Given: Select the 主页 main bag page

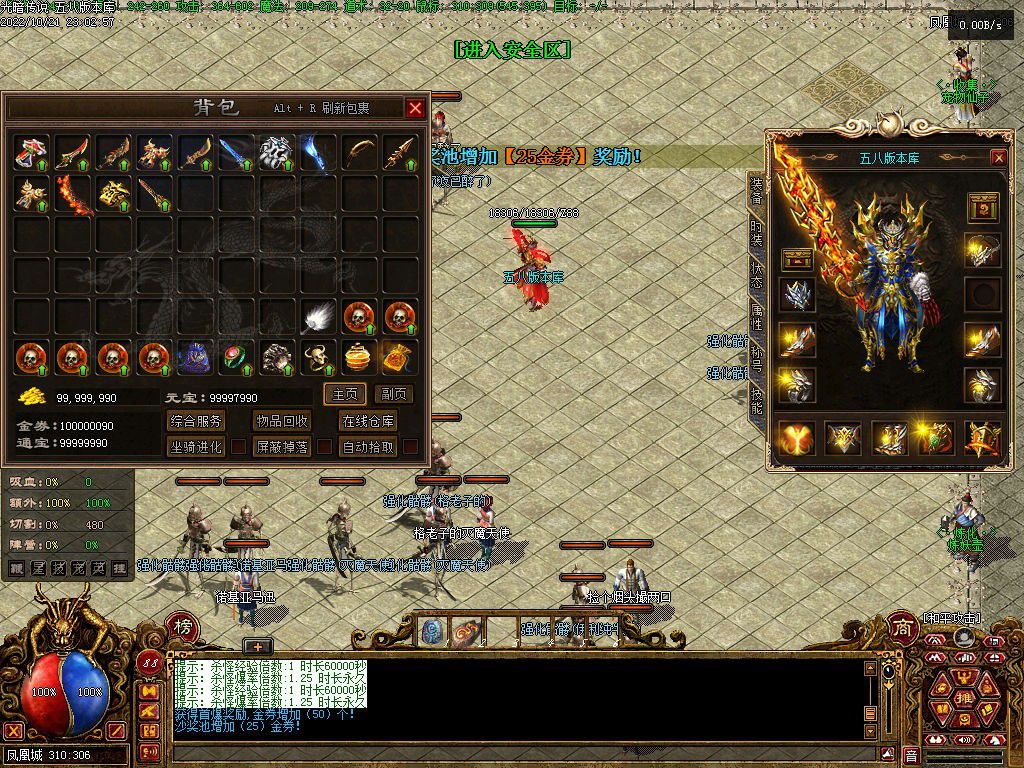Looking at the screenshot, I should [345, 394].
